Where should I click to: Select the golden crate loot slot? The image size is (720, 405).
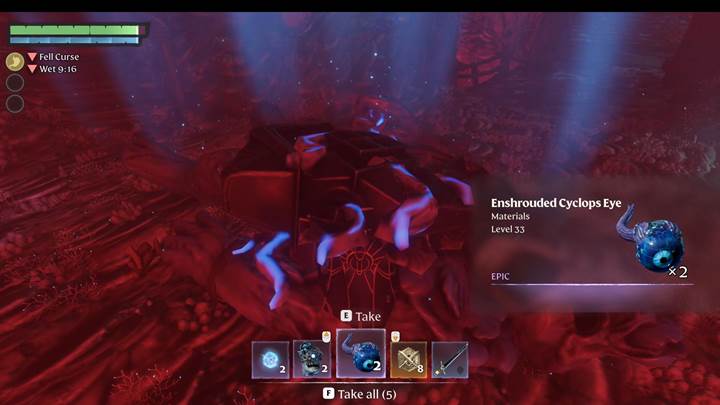click(x=408, y=359)
